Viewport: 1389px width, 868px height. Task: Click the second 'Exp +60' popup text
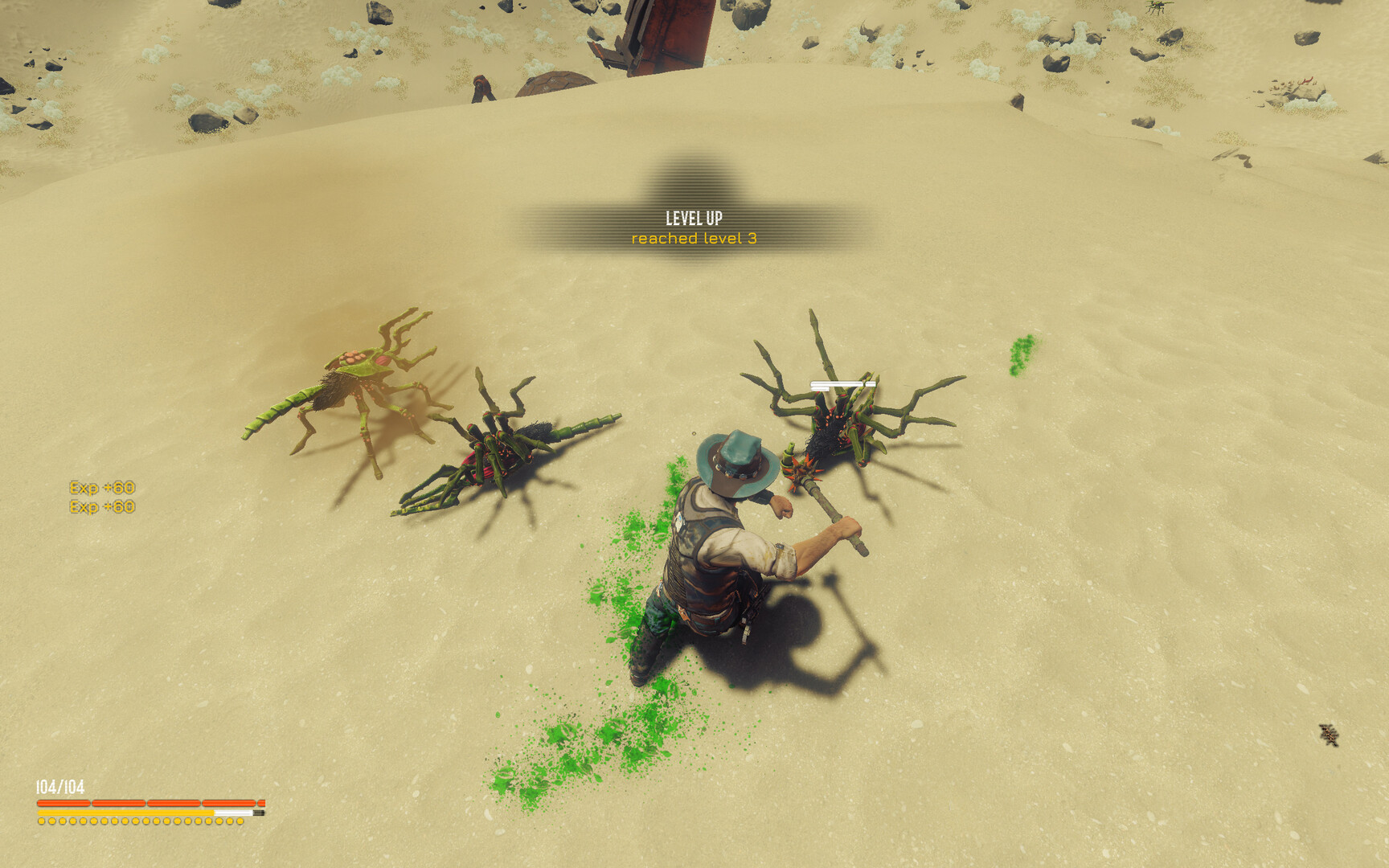pos(103,506)
